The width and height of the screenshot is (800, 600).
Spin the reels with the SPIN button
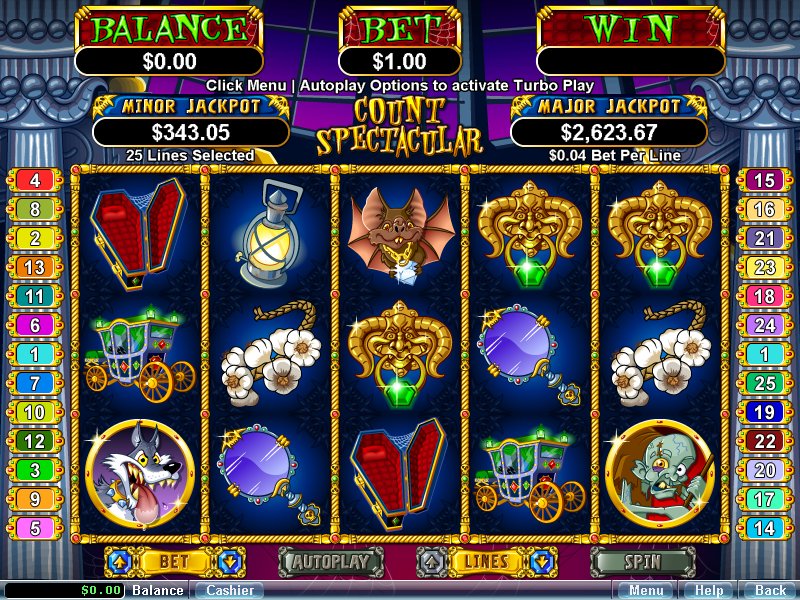(x=642, y=562)
